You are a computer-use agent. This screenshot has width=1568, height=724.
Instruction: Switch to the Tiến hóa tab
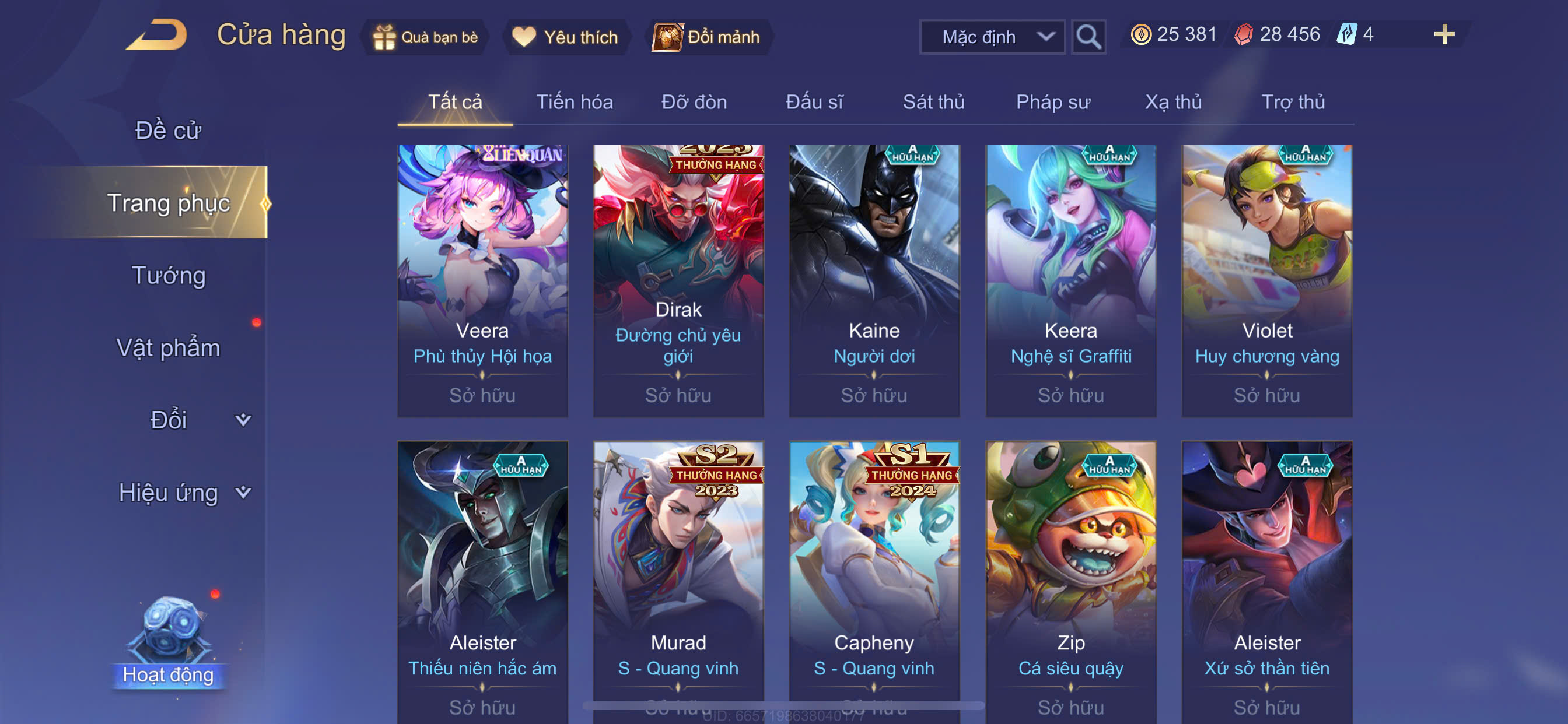(x=574, y=102)
